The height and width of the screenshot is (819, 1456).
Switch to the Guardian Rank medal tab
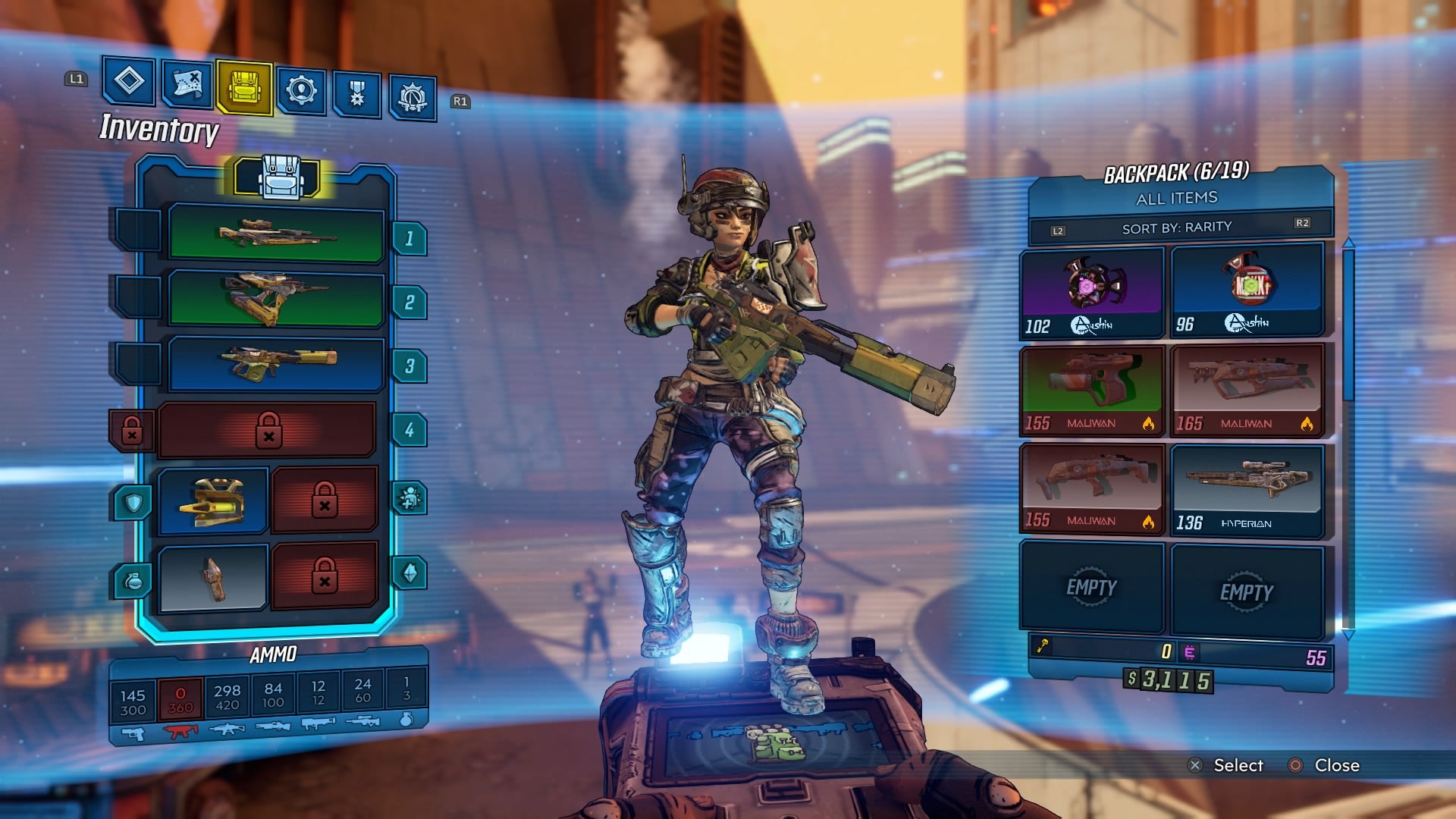click(356, 95)
